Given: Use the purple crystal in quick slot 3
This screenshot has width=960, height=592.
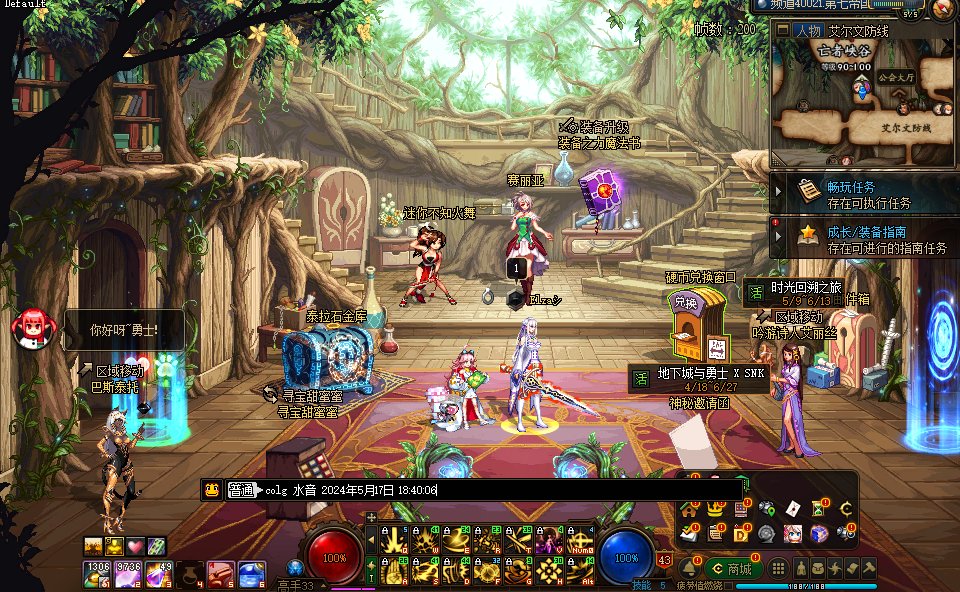Looking at the screenshot, I should point(159,574).
